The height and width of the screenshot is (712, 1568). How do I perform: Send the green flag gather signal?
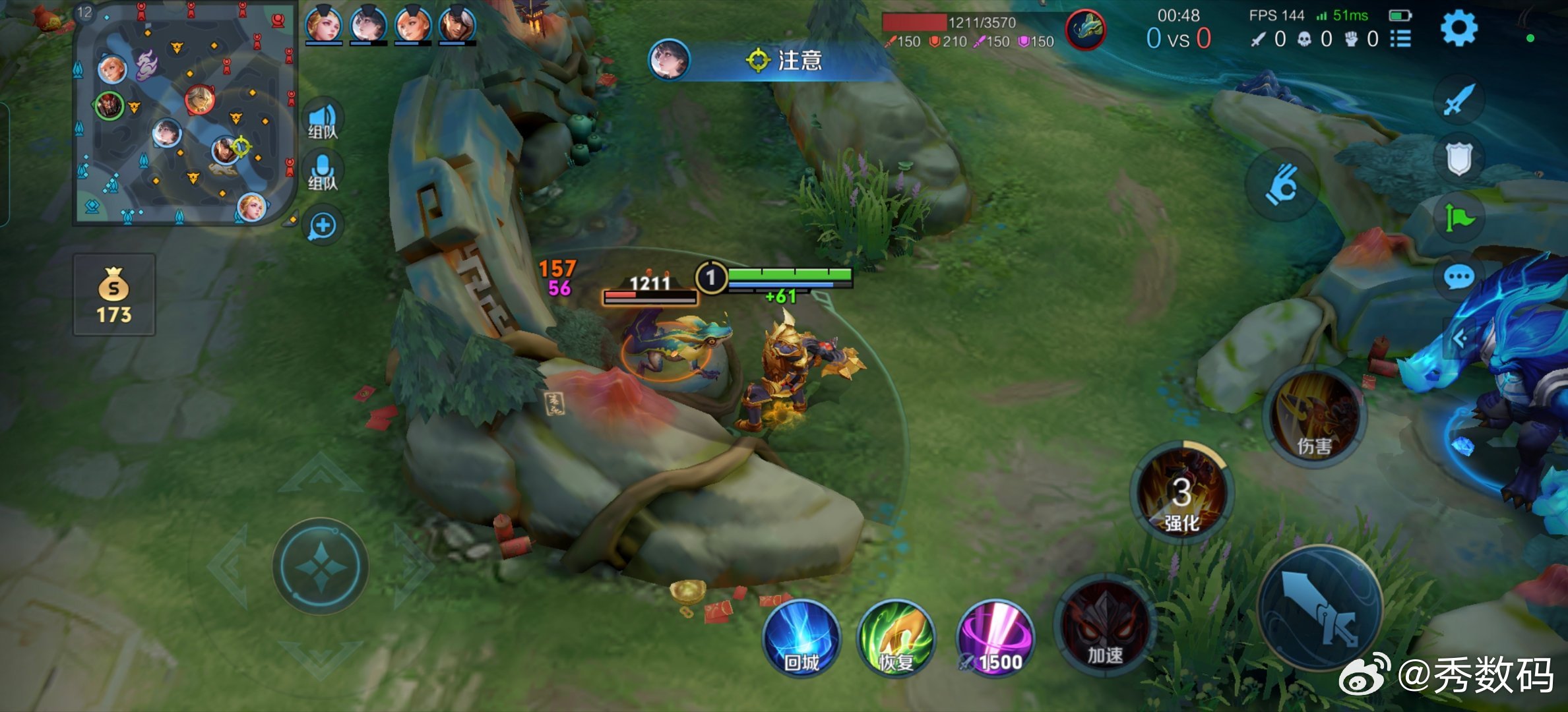click(x=1458, y=217)
